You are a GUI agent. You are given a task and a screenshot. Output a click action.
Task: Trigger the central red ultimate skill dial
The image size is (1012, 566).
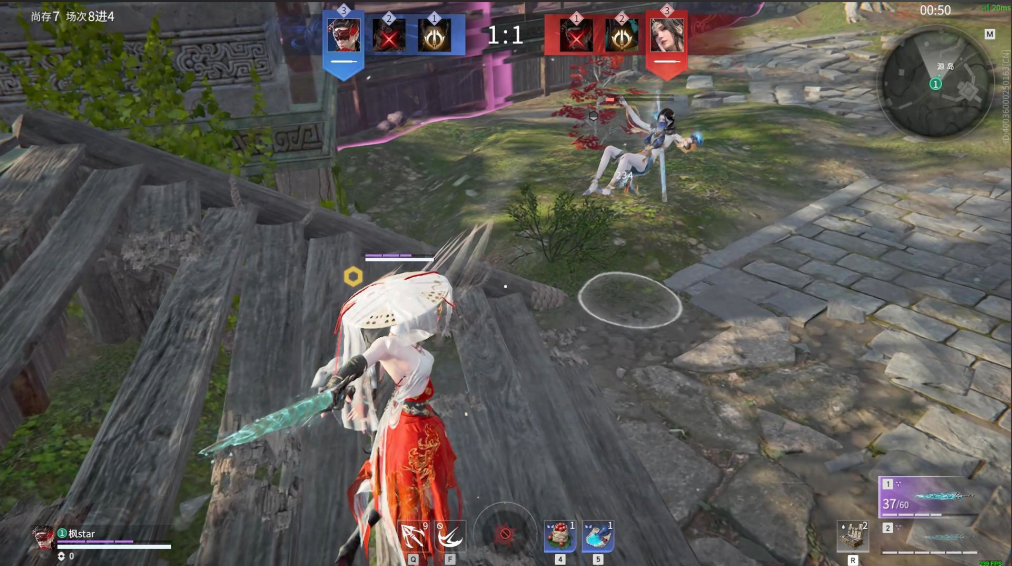click(504, 534)
